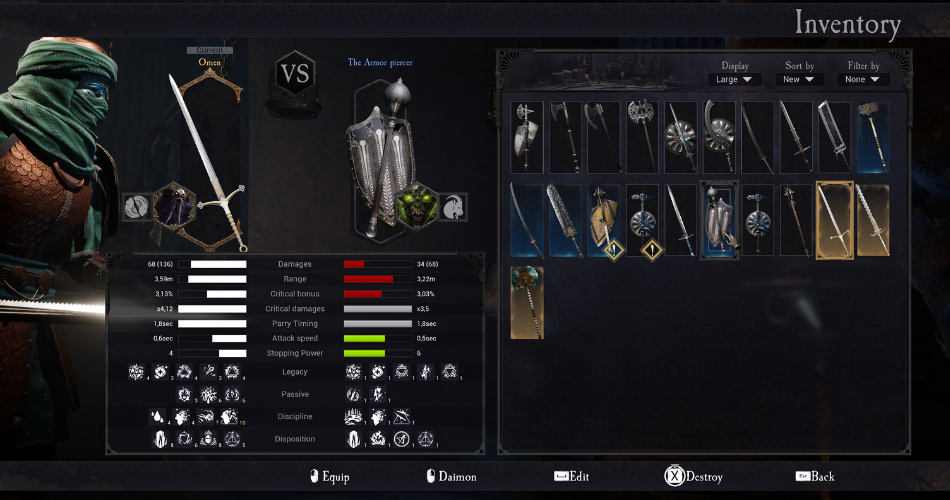The image size is (950, 500).
Task: Select the scaled greatsword on blue background
Action: (565, 220)
